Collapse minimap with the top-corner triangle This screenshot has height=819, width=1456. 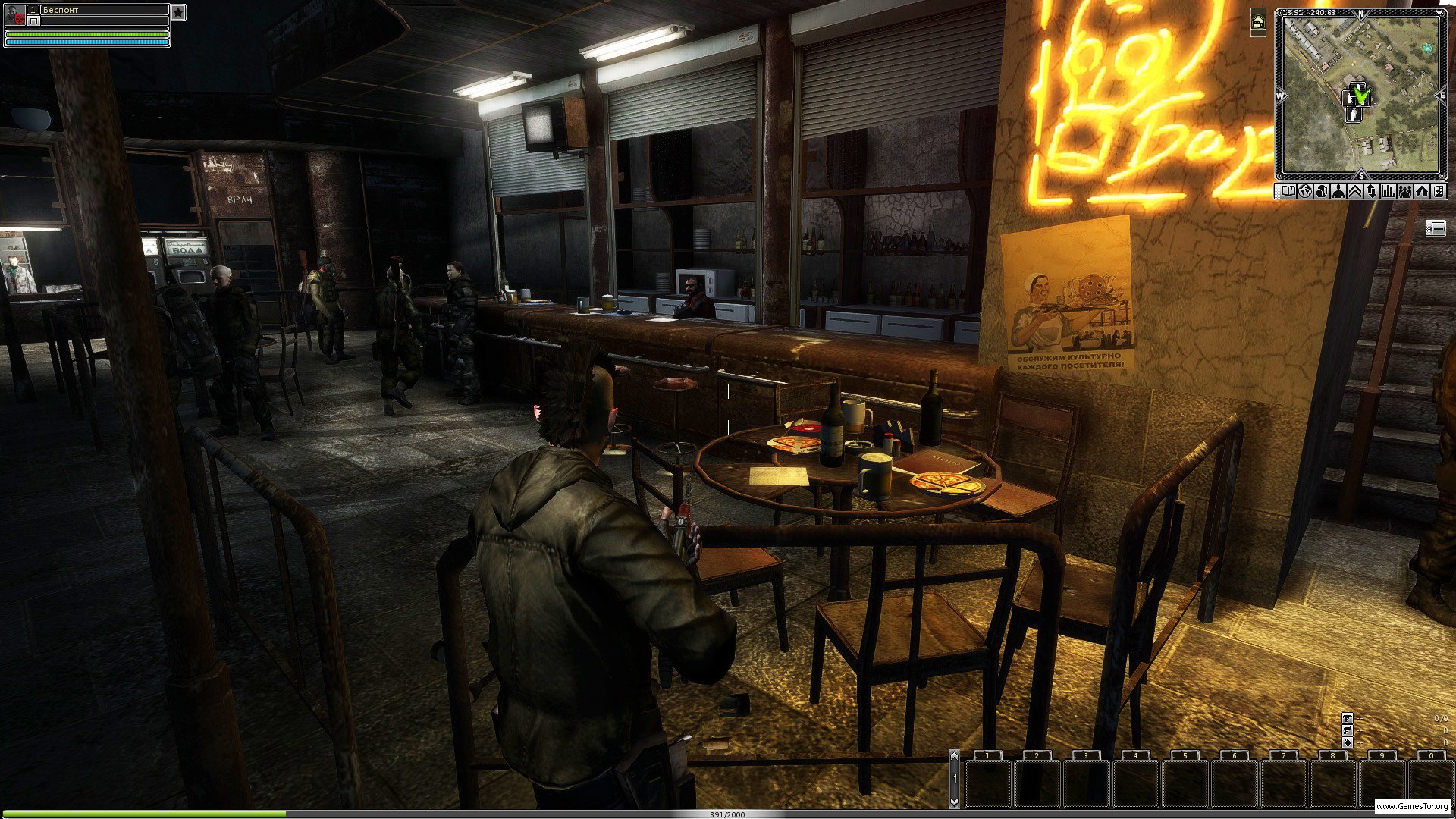click(1440, 13)
